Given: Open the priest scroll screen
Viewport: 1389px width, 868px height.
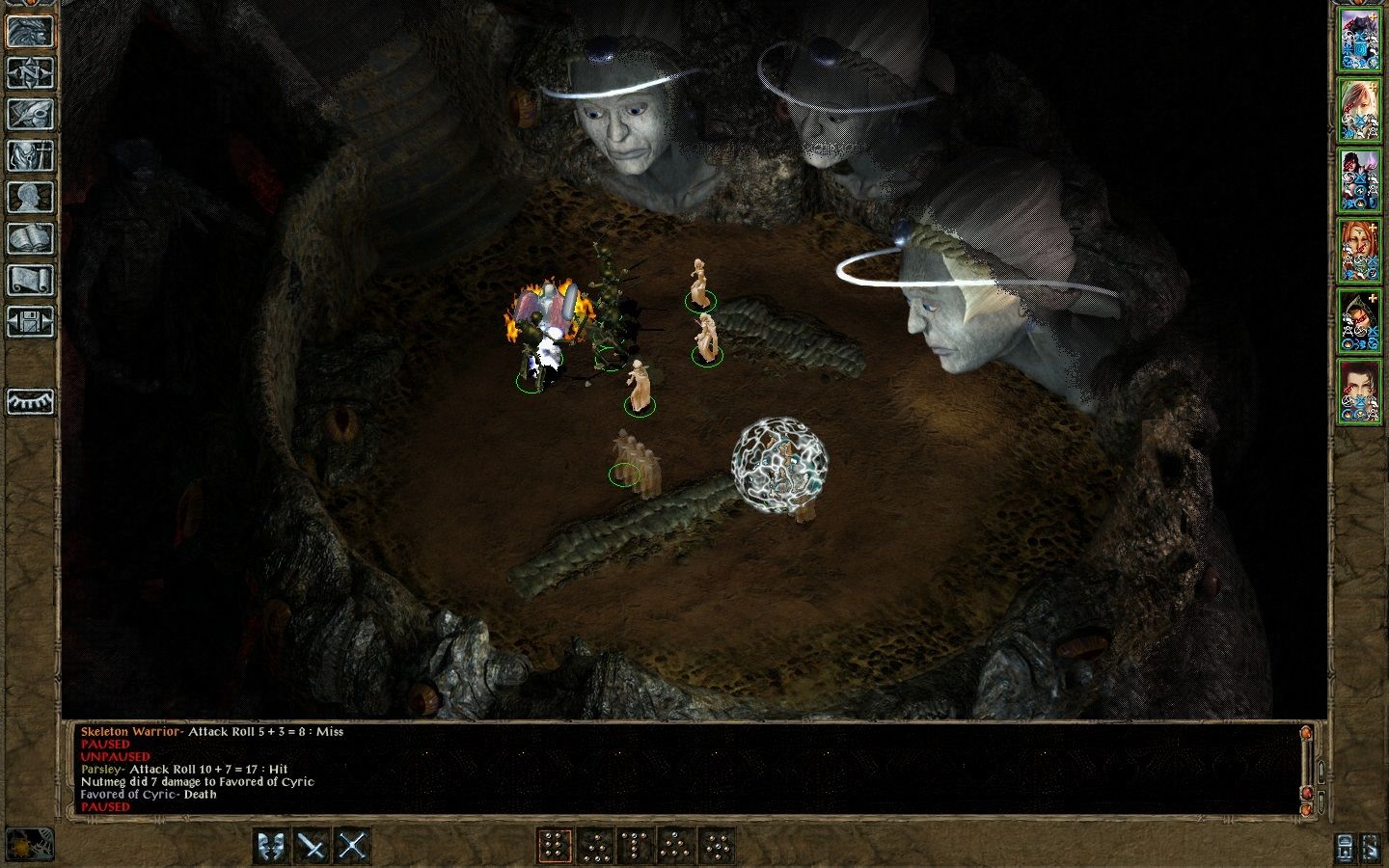Looking at the screenshot, I should click(x=30, y=280).
